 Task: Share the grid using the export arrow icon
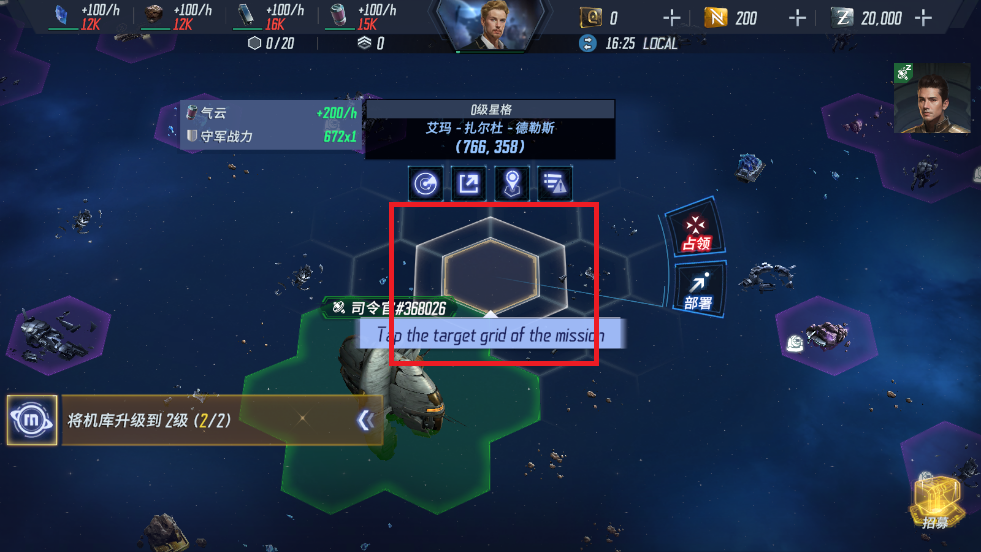pyautogui.click(x=469, y=183)
